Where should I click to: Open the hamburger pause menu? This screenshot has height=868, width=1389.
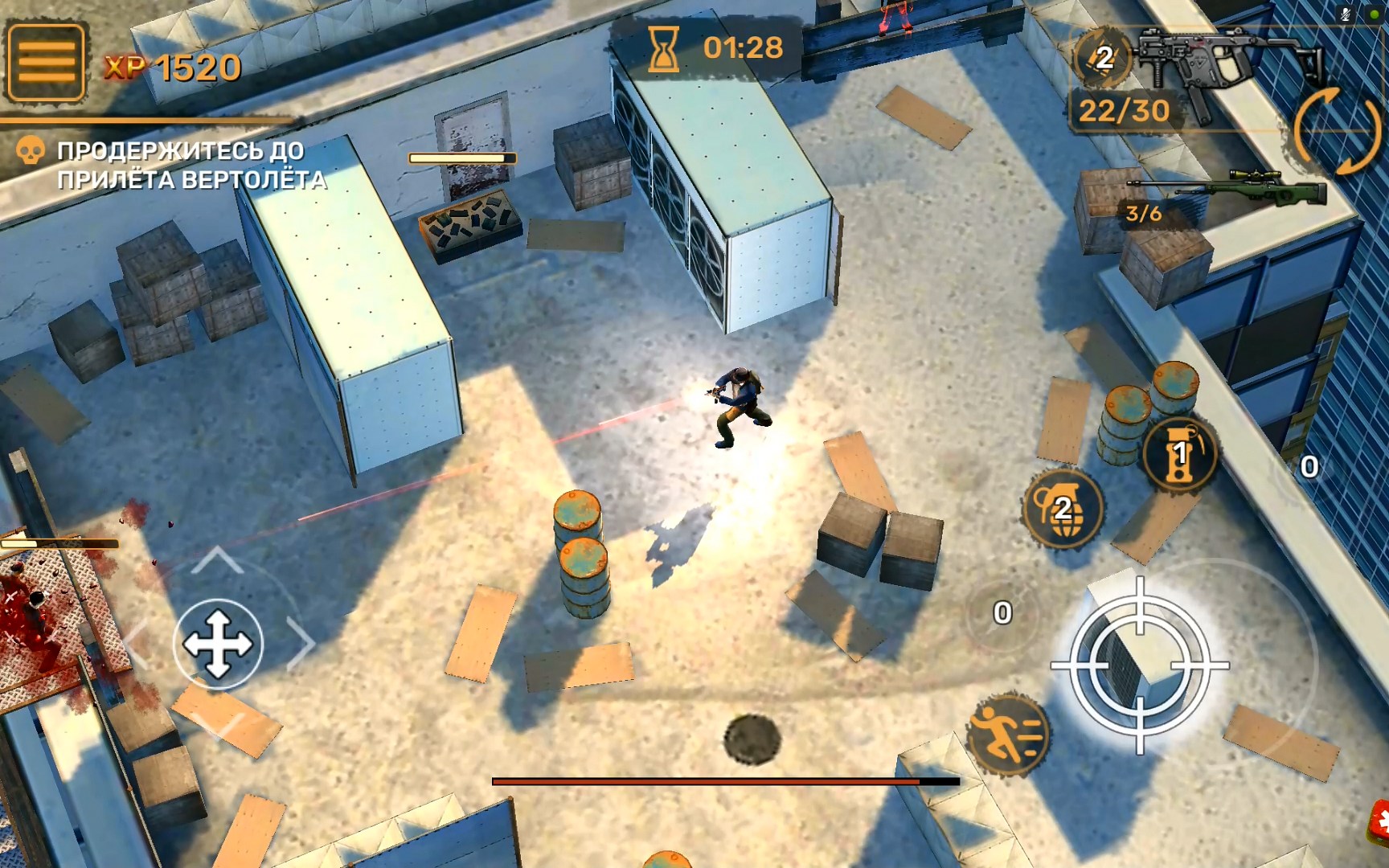(x=46, y=62)
